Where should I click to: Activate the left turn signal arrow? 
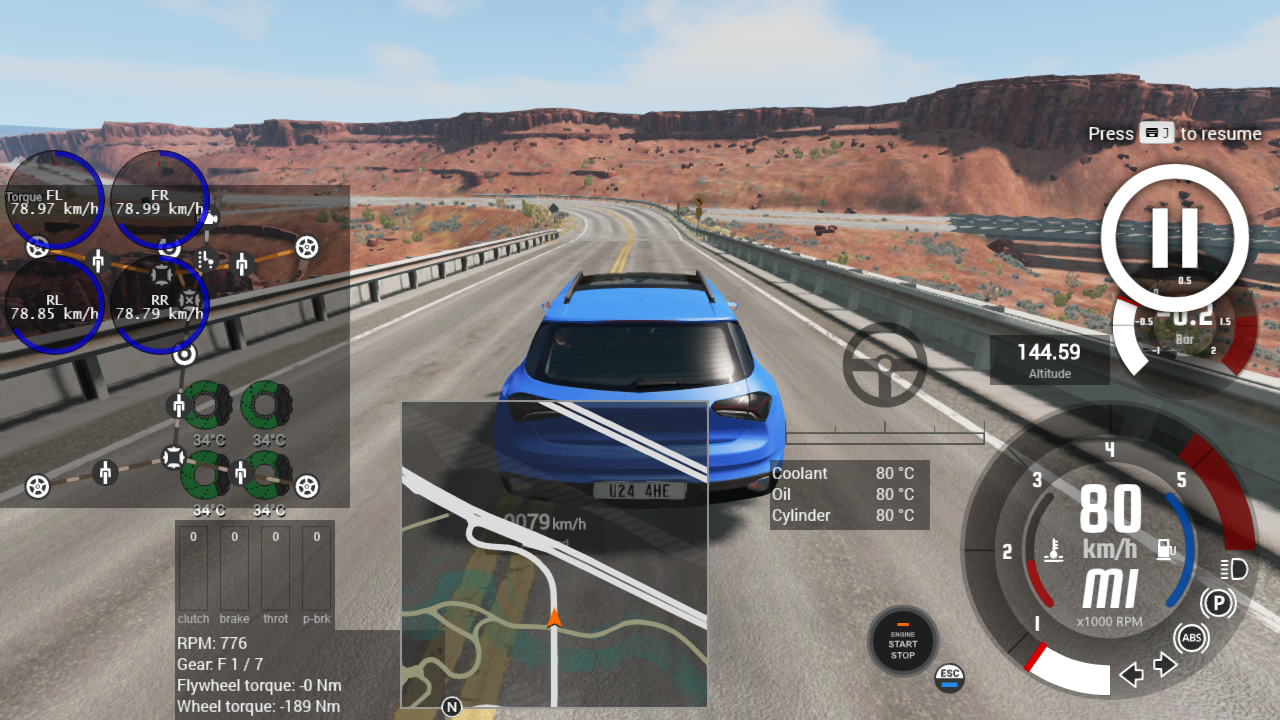(1131, 674)
